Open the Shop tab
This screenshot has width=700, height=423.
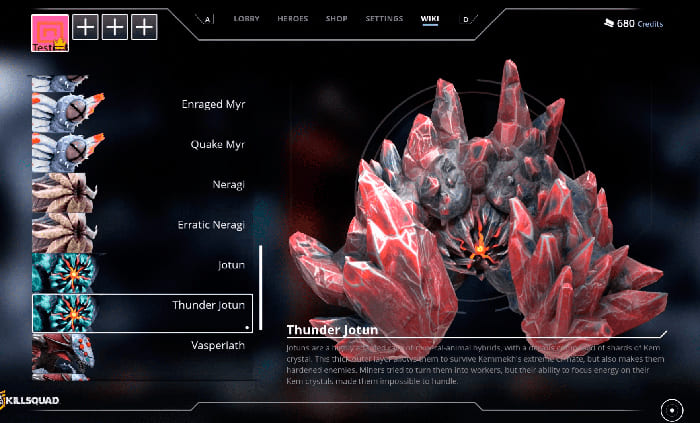[x=335, y=19]
